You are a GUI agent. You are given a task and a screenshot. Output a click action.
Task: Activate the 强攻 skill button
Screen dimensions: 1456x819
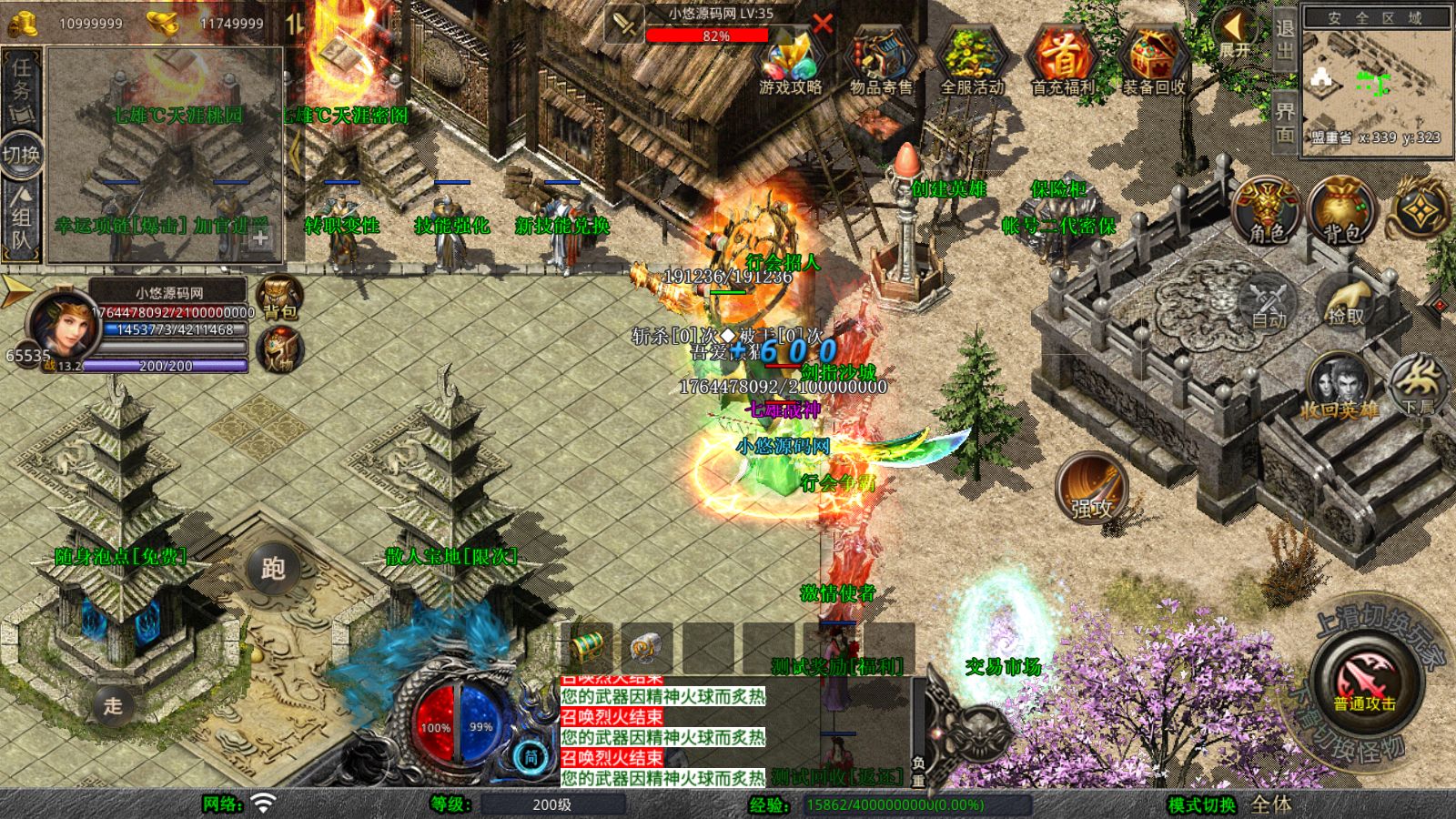point(1091,489)
